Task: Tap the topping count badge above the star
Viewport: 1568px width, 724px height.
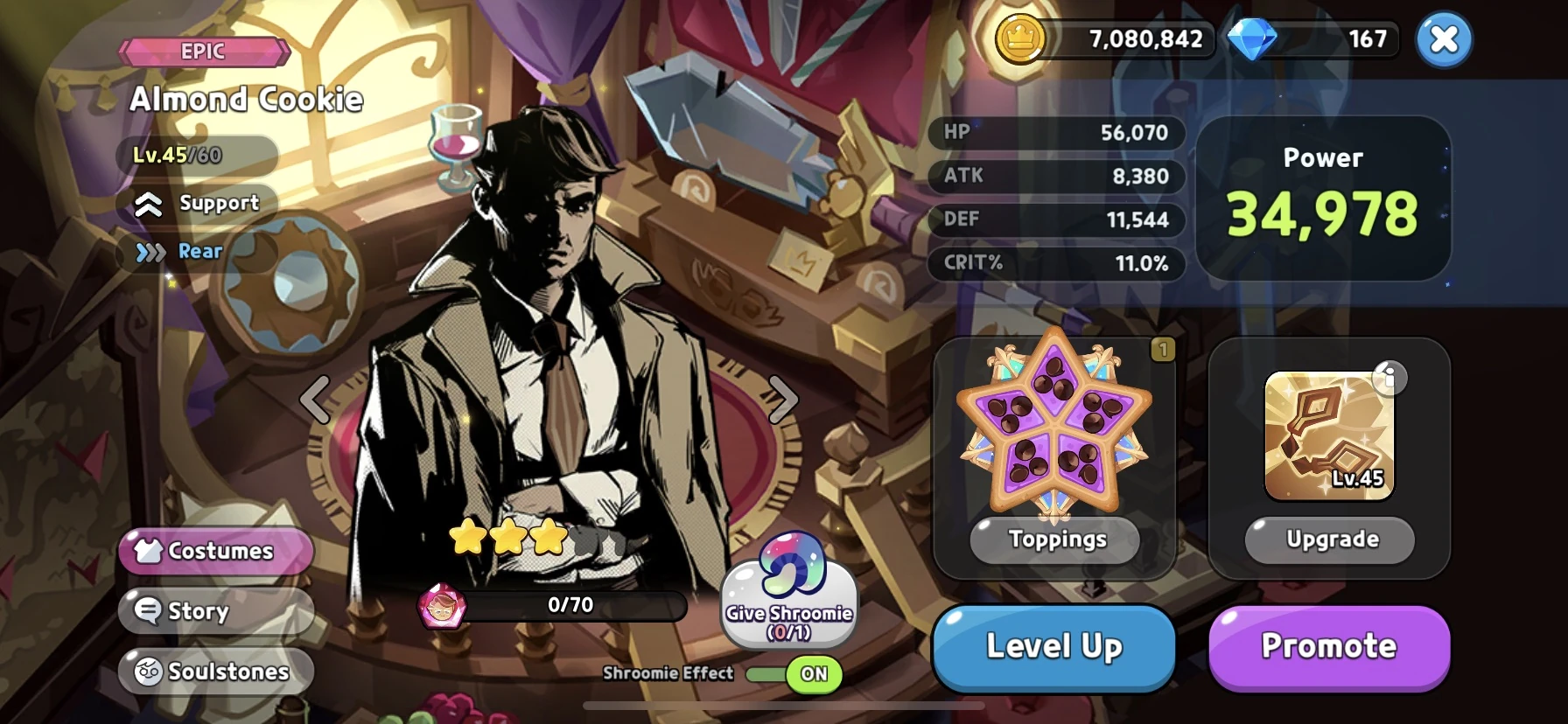Action: 1162,348
